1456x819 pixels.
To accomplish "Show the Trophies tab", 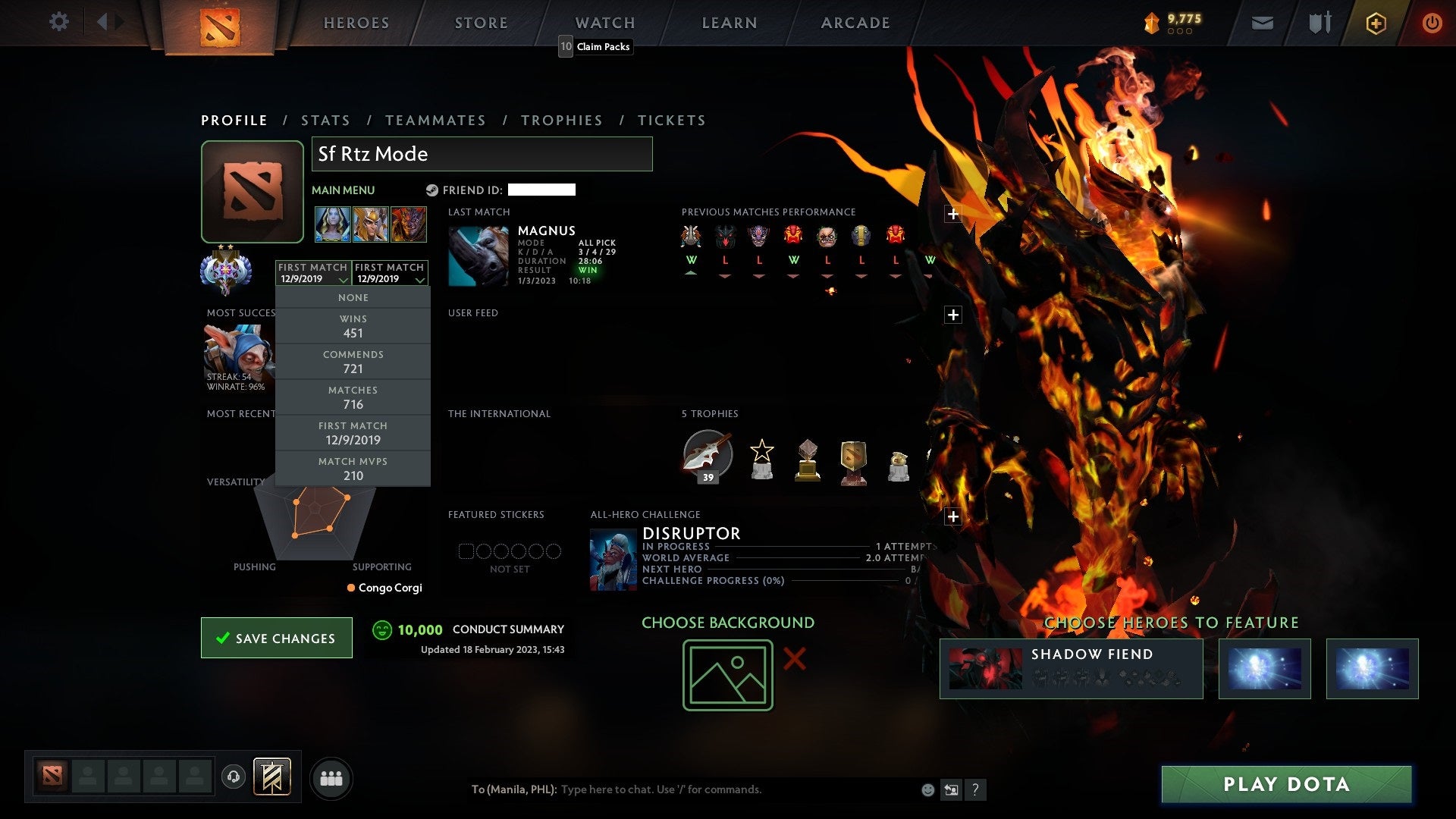I will point(561,121).
